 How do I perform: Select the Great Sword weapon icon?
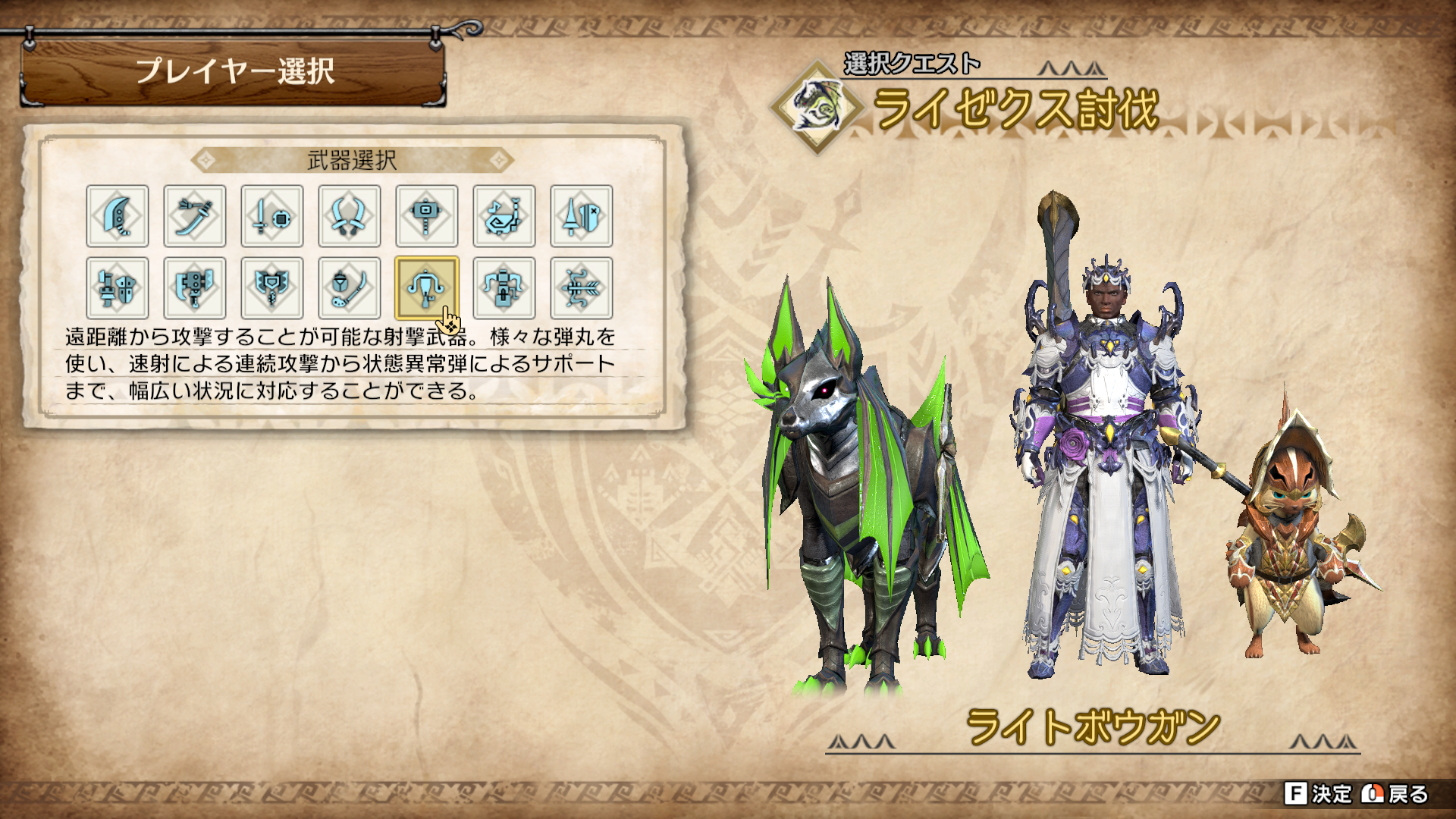[118, 216]
